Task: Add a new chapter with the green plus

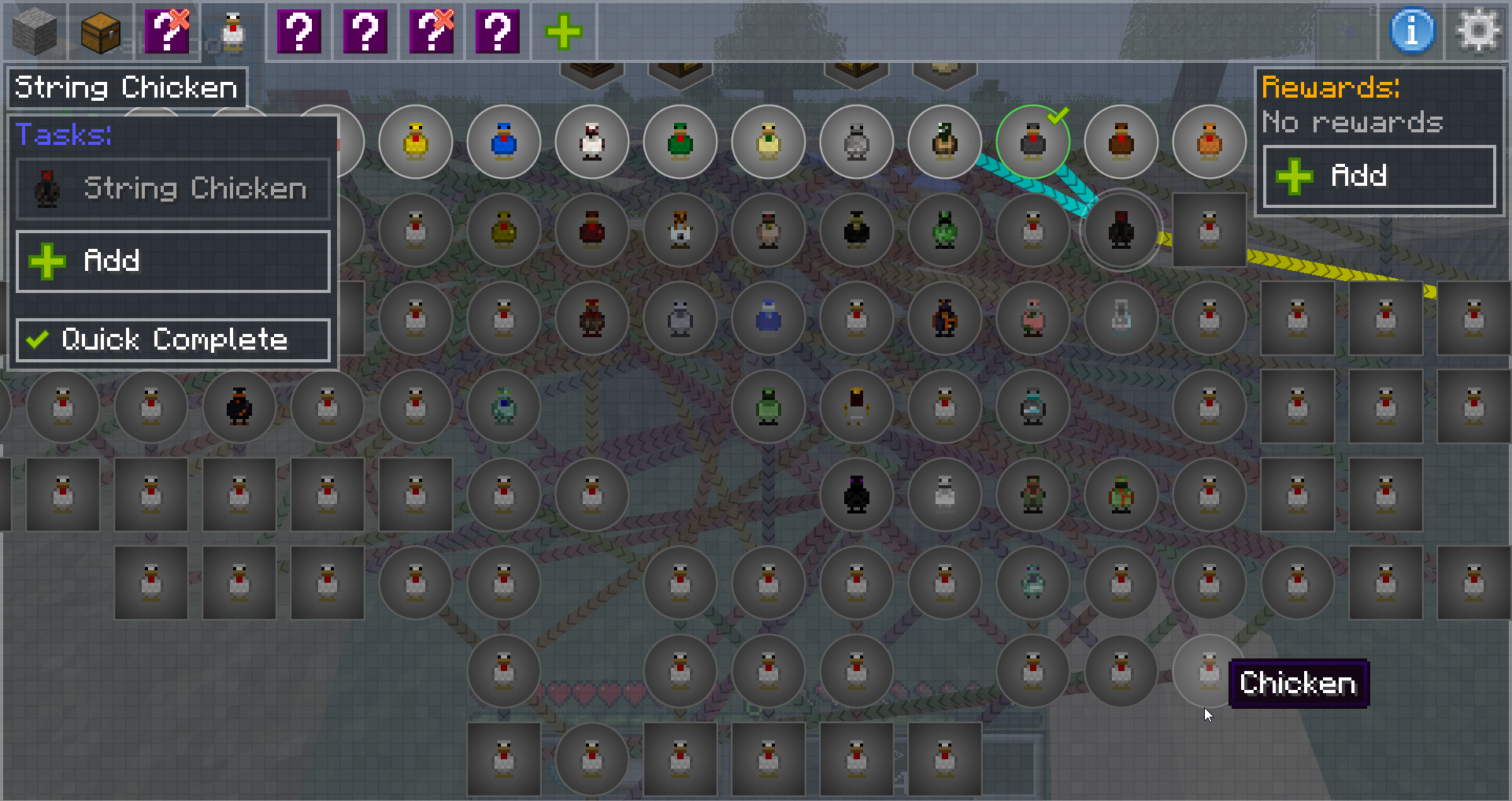Action: click(x=564, y=32)
